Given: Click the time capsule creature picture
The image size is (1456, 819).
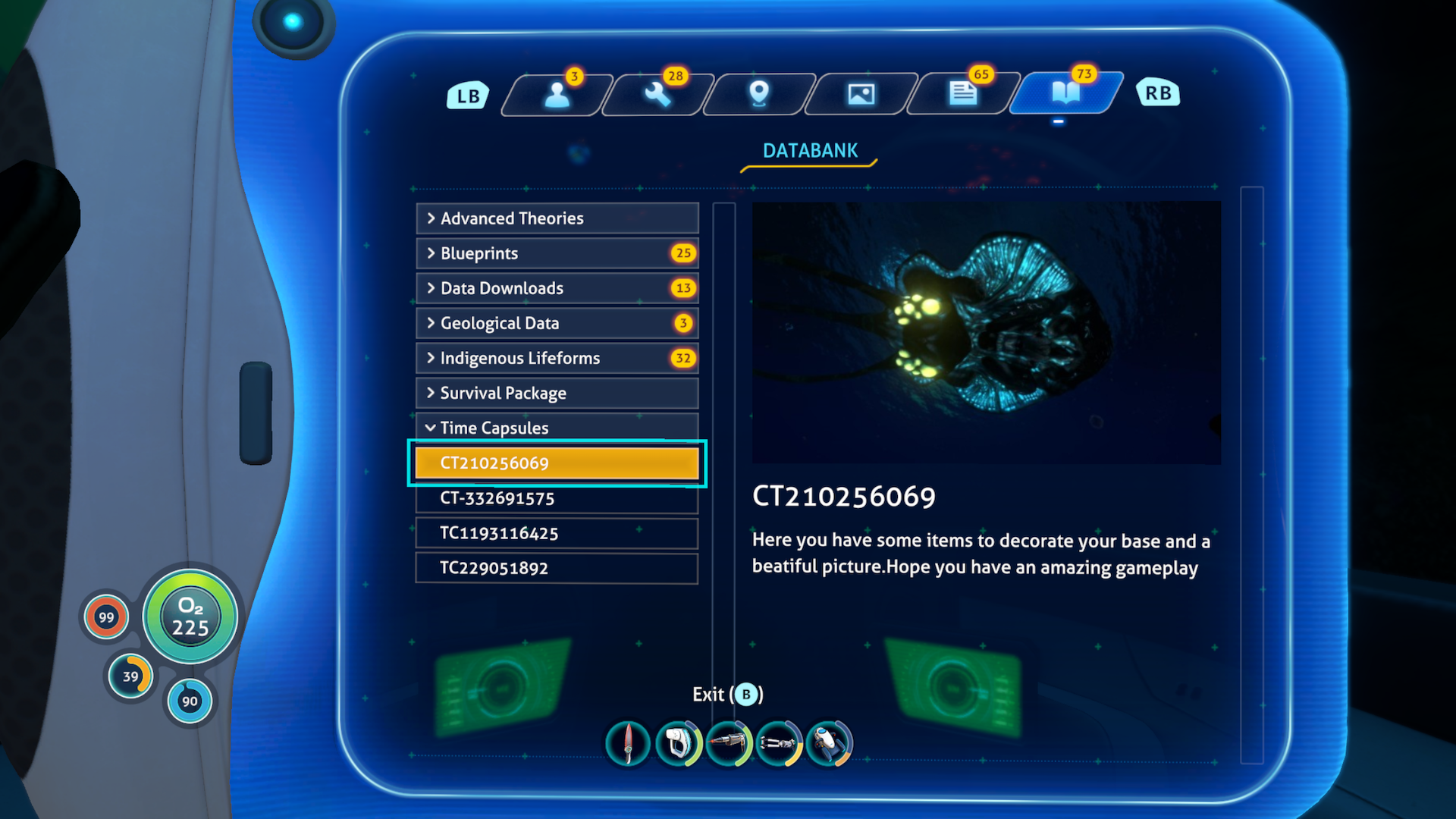Looking at the screenshot, I should [986, 331].
